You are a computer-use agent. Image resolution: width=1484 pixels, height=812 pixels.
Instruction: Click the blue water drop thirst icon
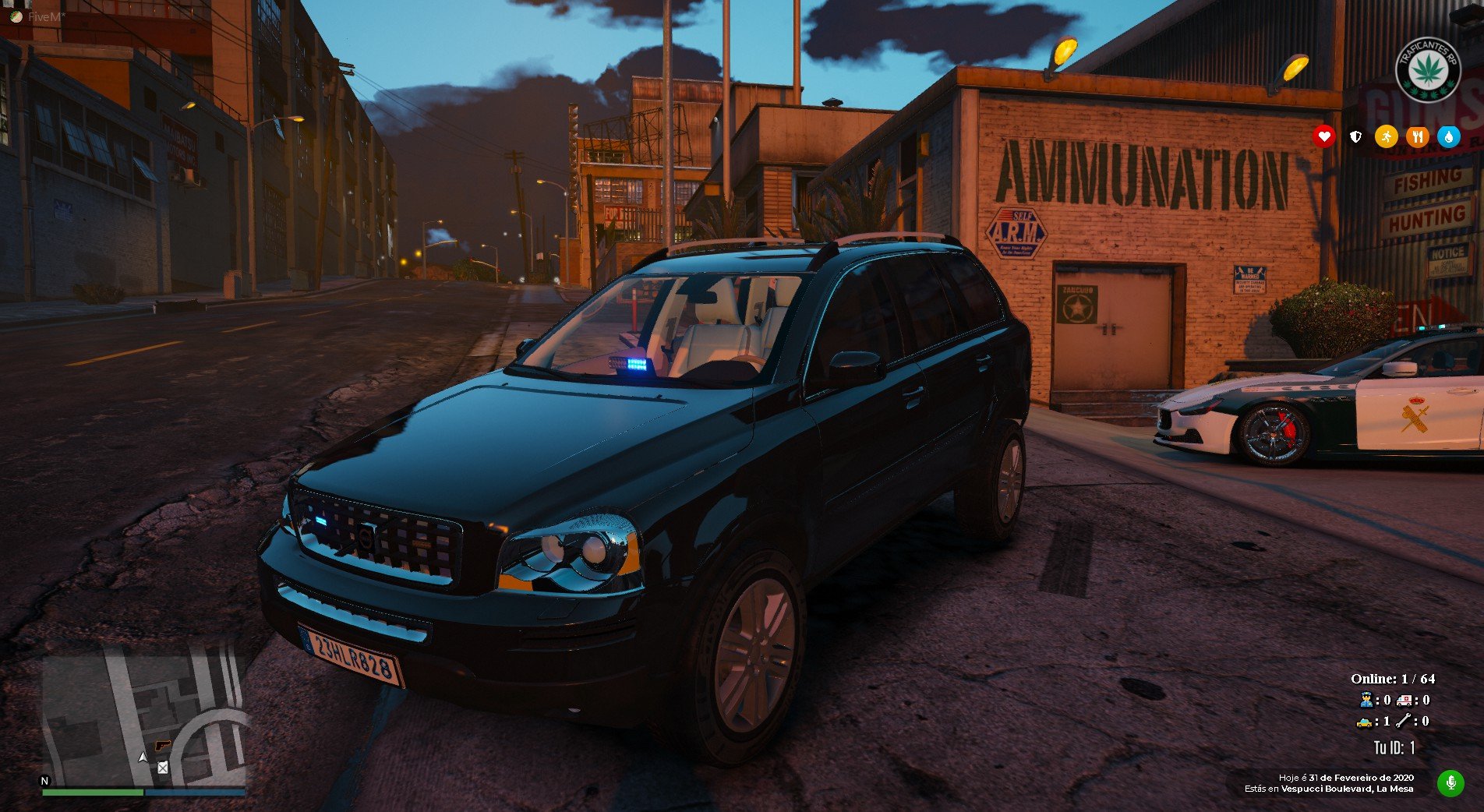[x=1448, y=136]
